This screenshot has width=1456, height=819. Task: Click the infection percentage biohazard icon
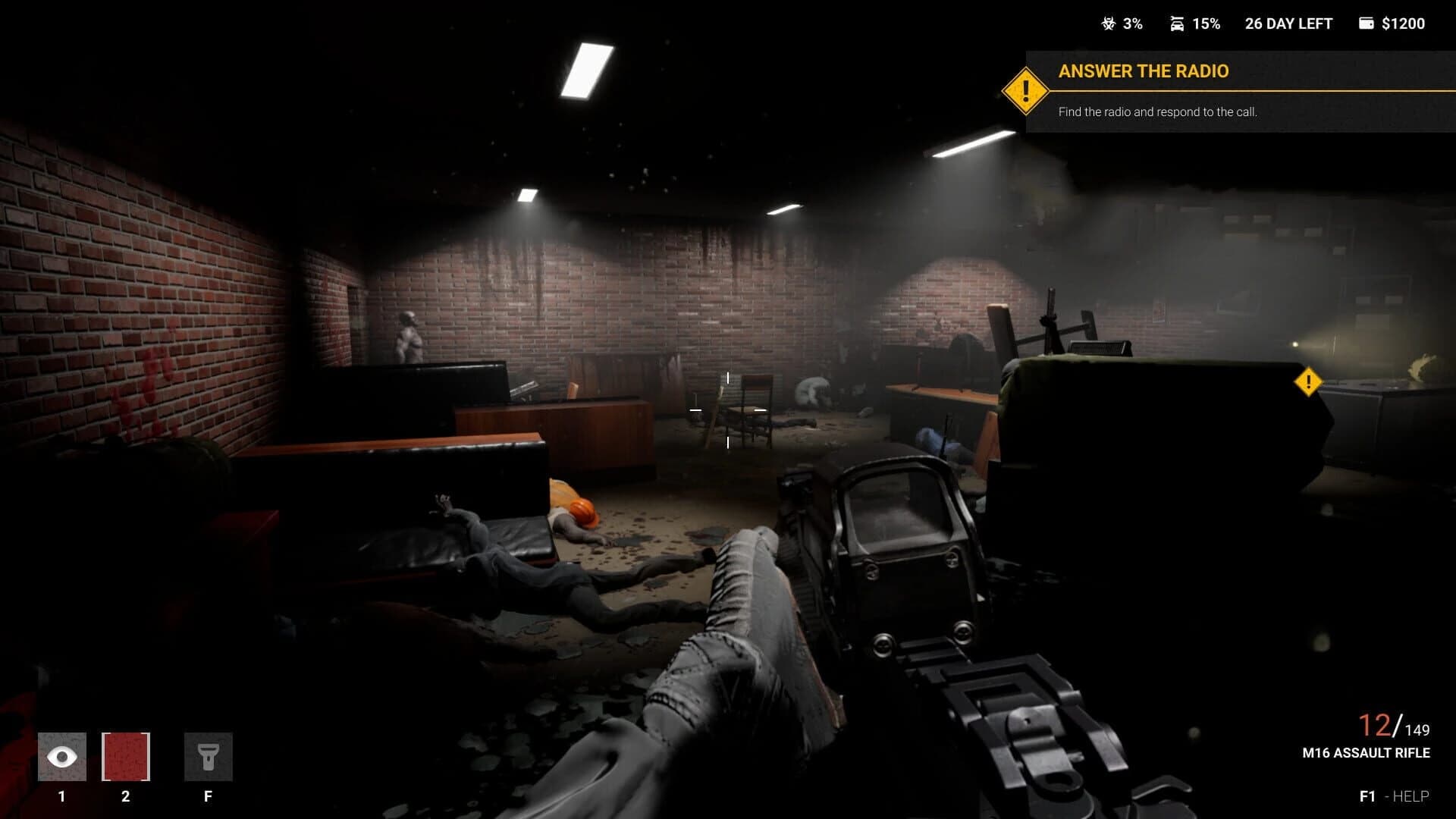point(1109,24)
